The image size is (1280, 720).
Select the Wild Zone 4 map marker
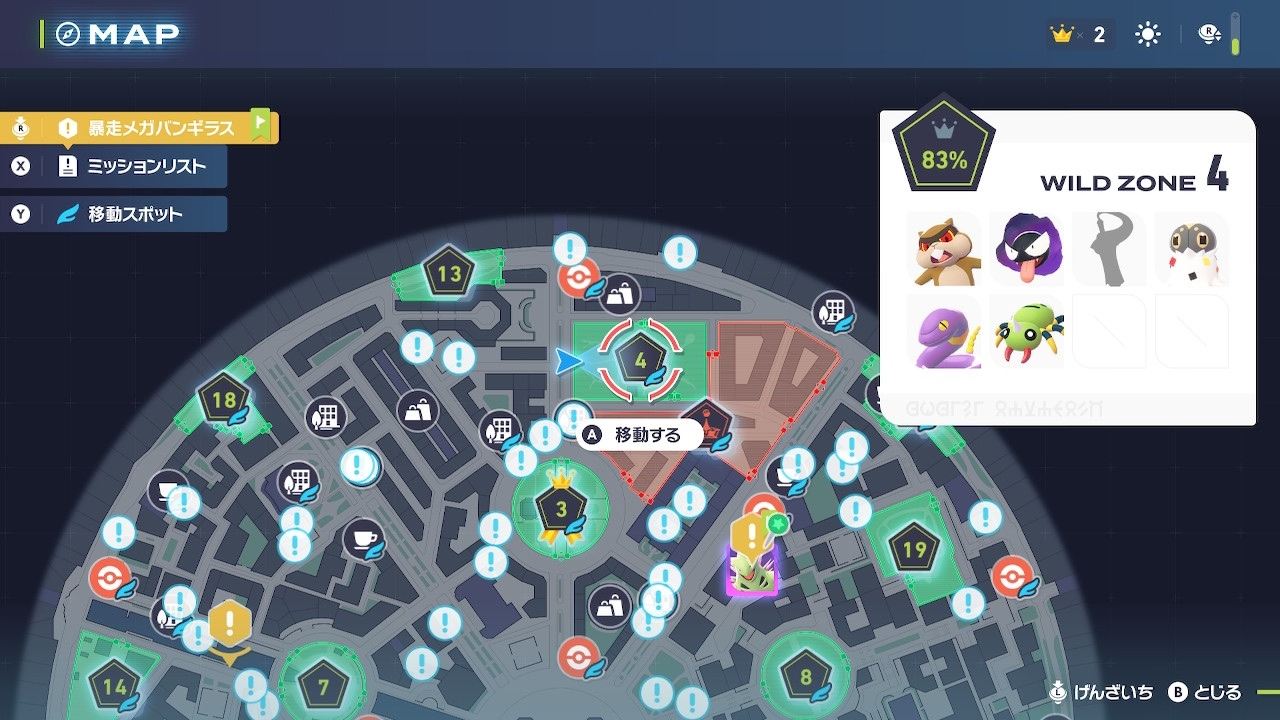[641, 358]
